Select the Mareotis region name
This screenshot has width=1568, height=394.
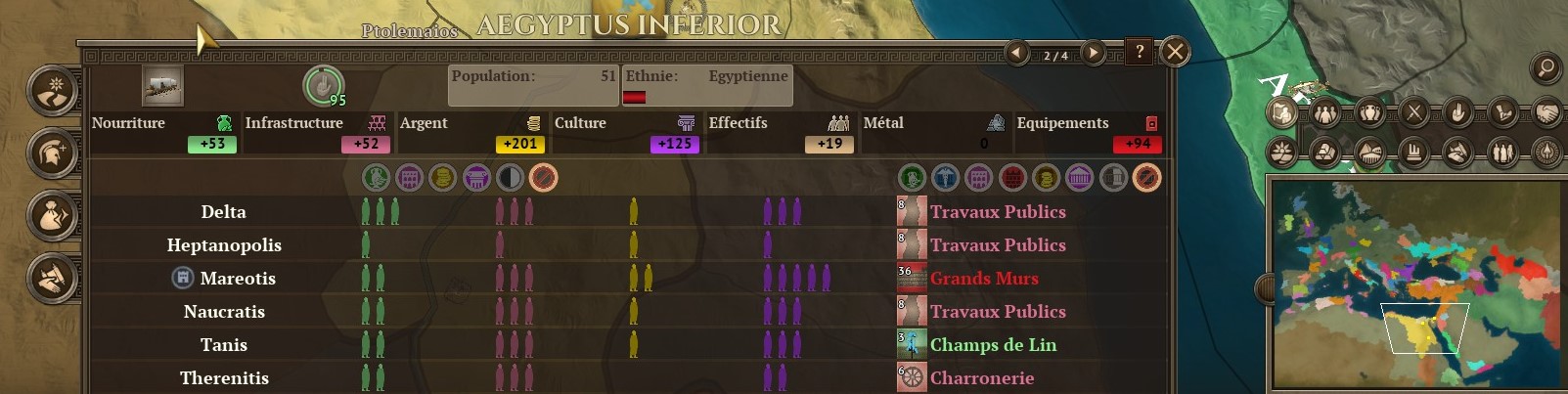point(238,279)
